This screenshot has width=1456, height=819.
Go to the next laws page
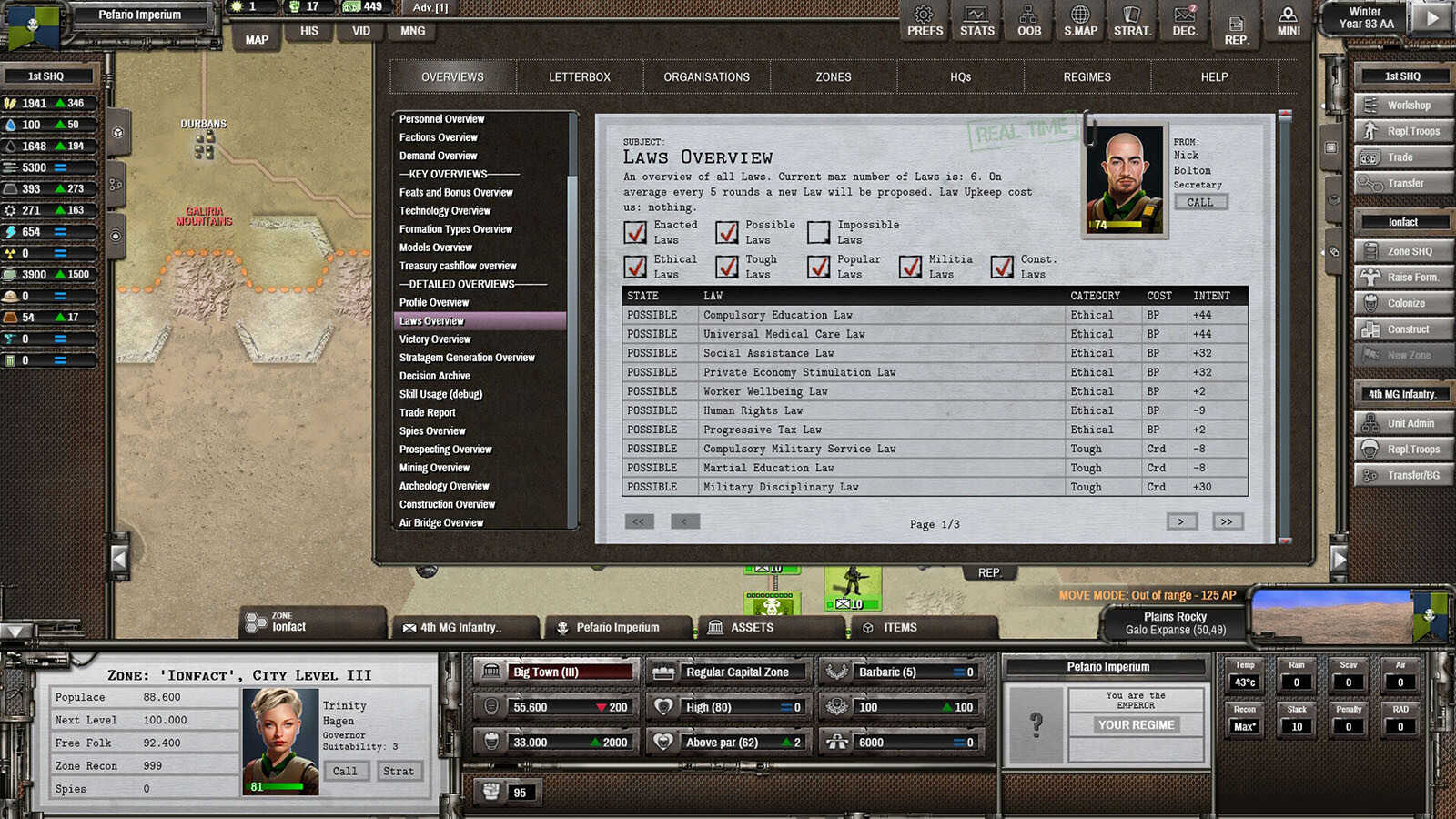[1181, 521]
